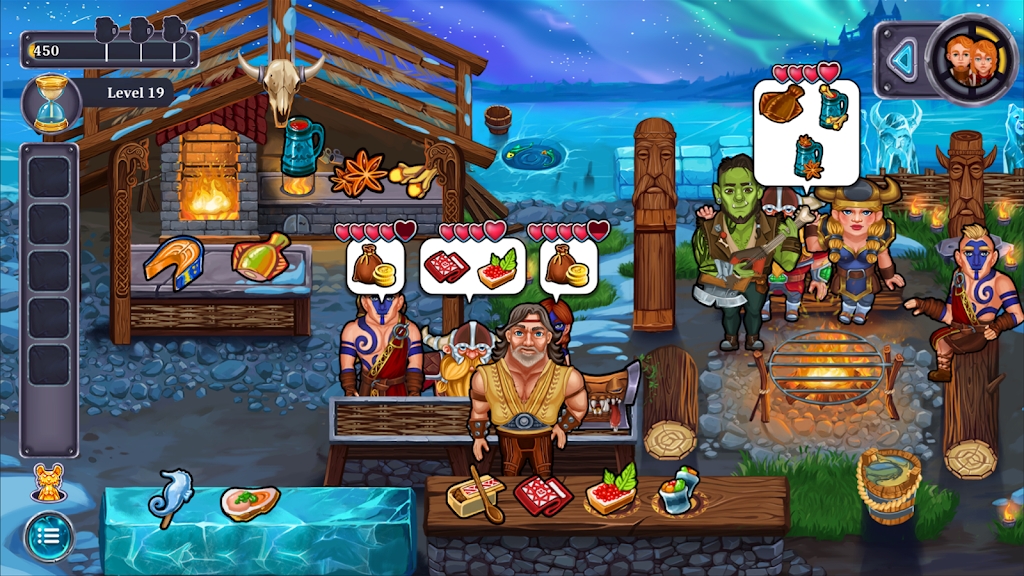
Task: Select the salmon steak on the stone table
Action: point(173,262)
